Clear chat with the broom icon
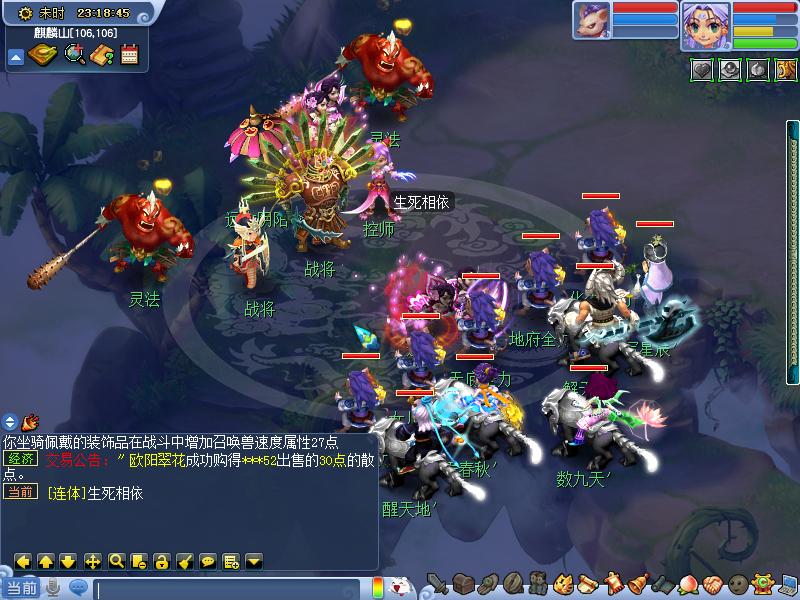800x600 pixels. (185, 561)
